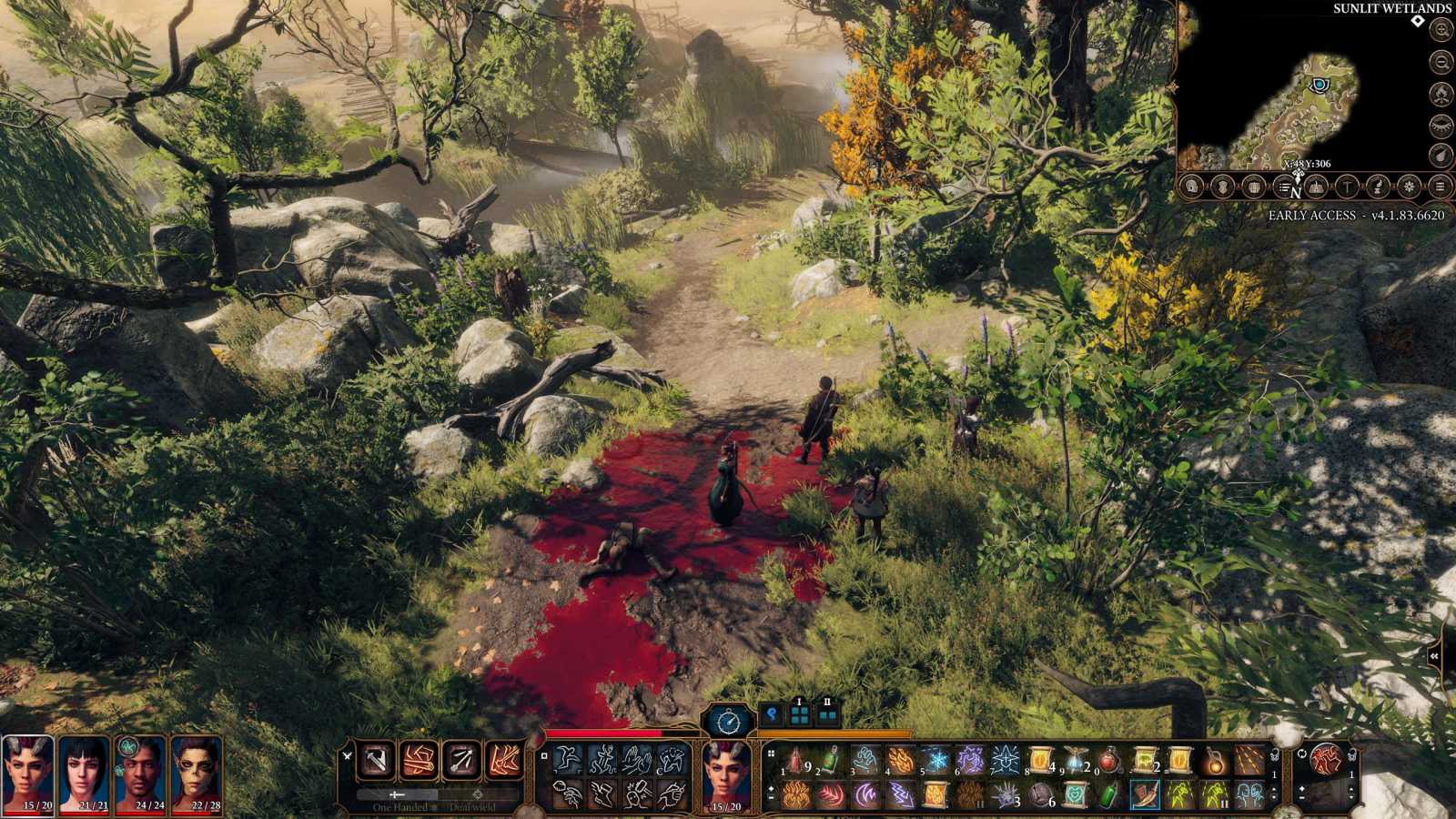Zoom in the minimap with the plus magnifier
The width and height of the screenshot is (1456, 819).
click(1441, 30)
